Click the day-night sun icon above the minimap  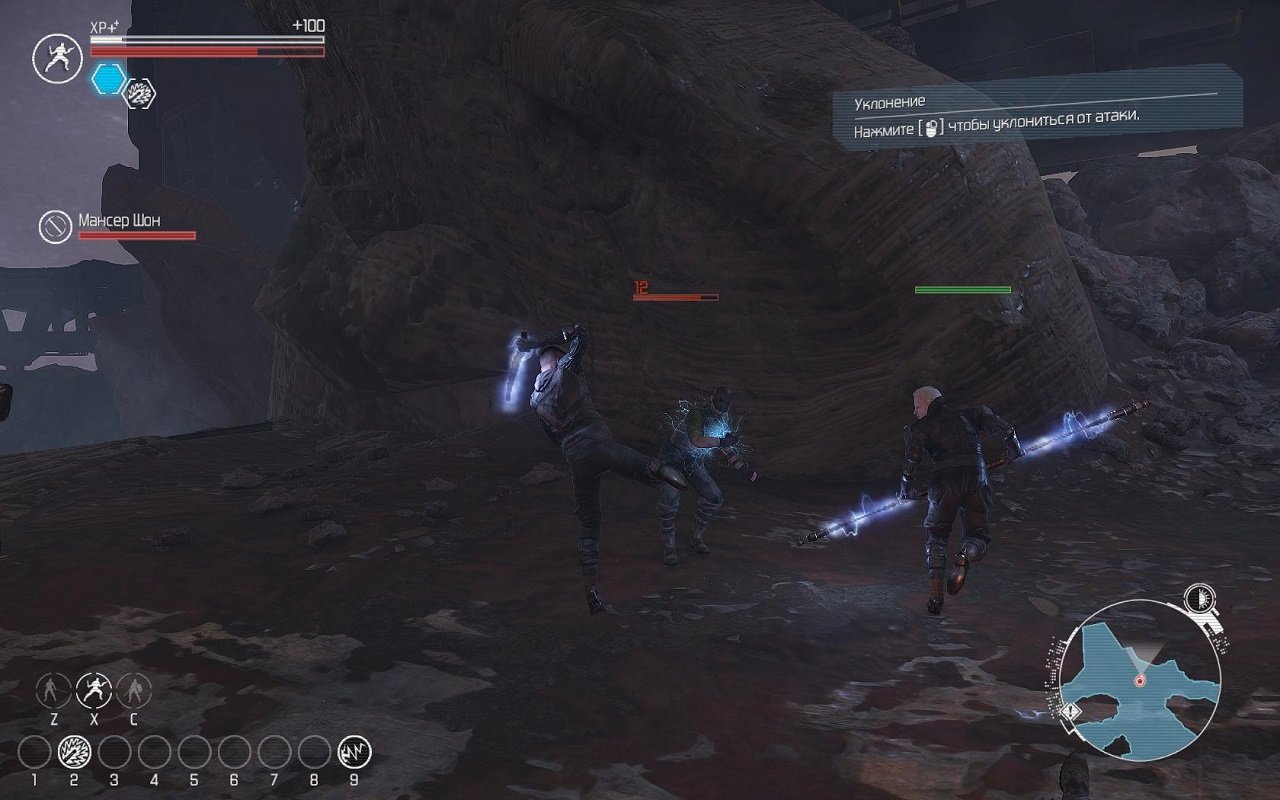[x=1197, y=599]
